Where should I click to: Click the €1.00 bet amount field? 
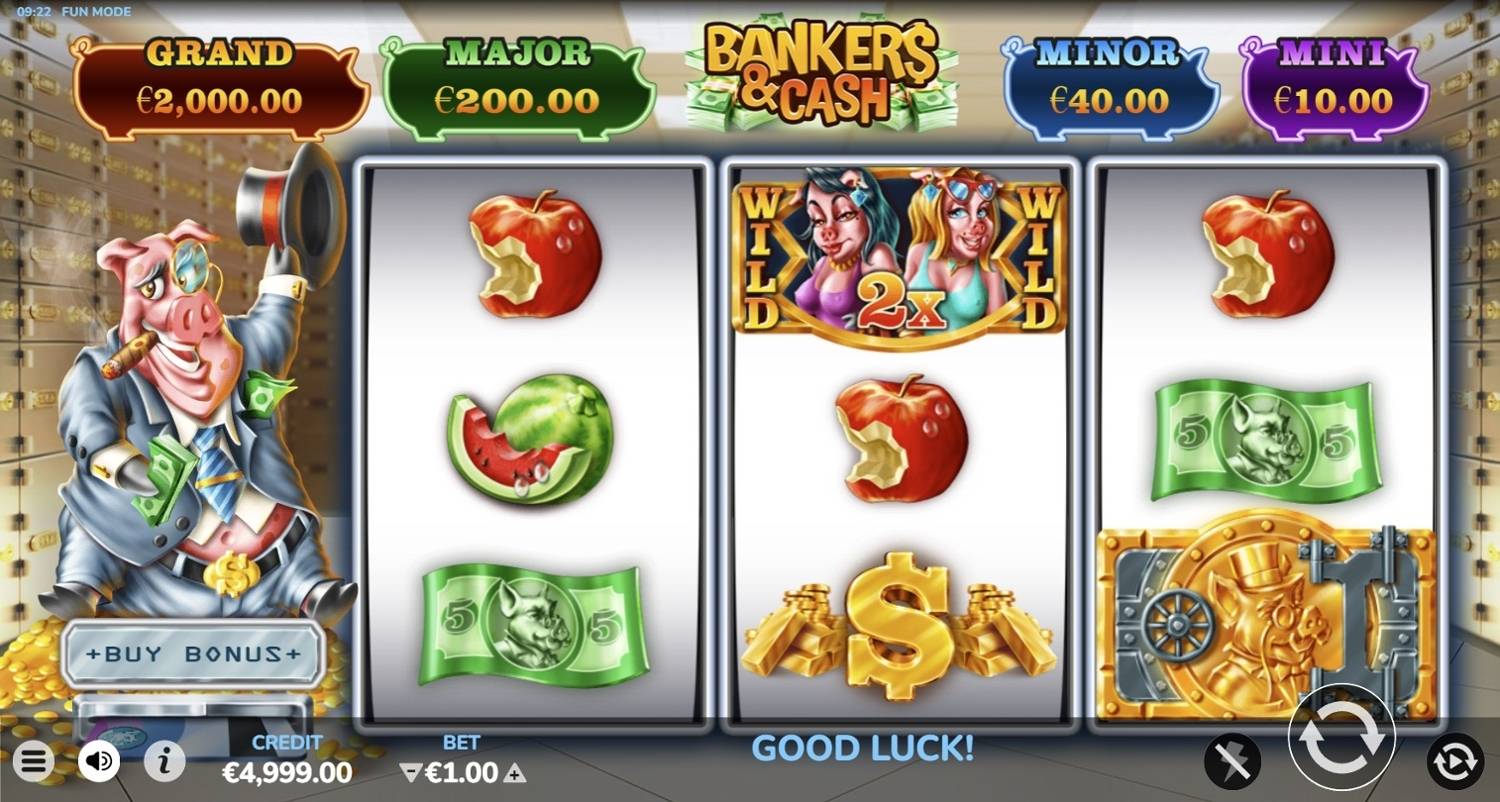click(468, 772)
